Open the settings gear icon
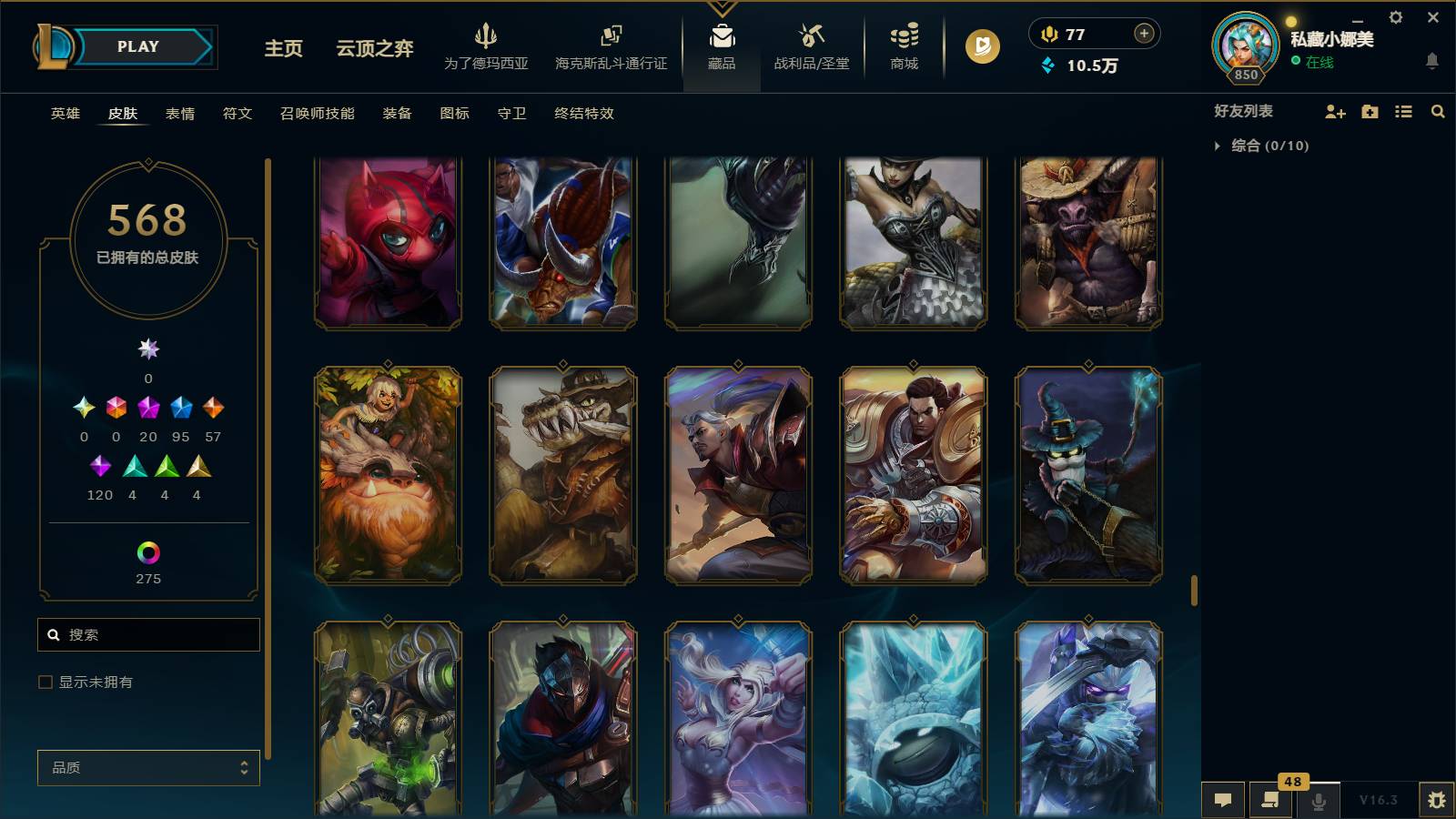This screenshot has width=1456, height=819. coord(1395,16)
